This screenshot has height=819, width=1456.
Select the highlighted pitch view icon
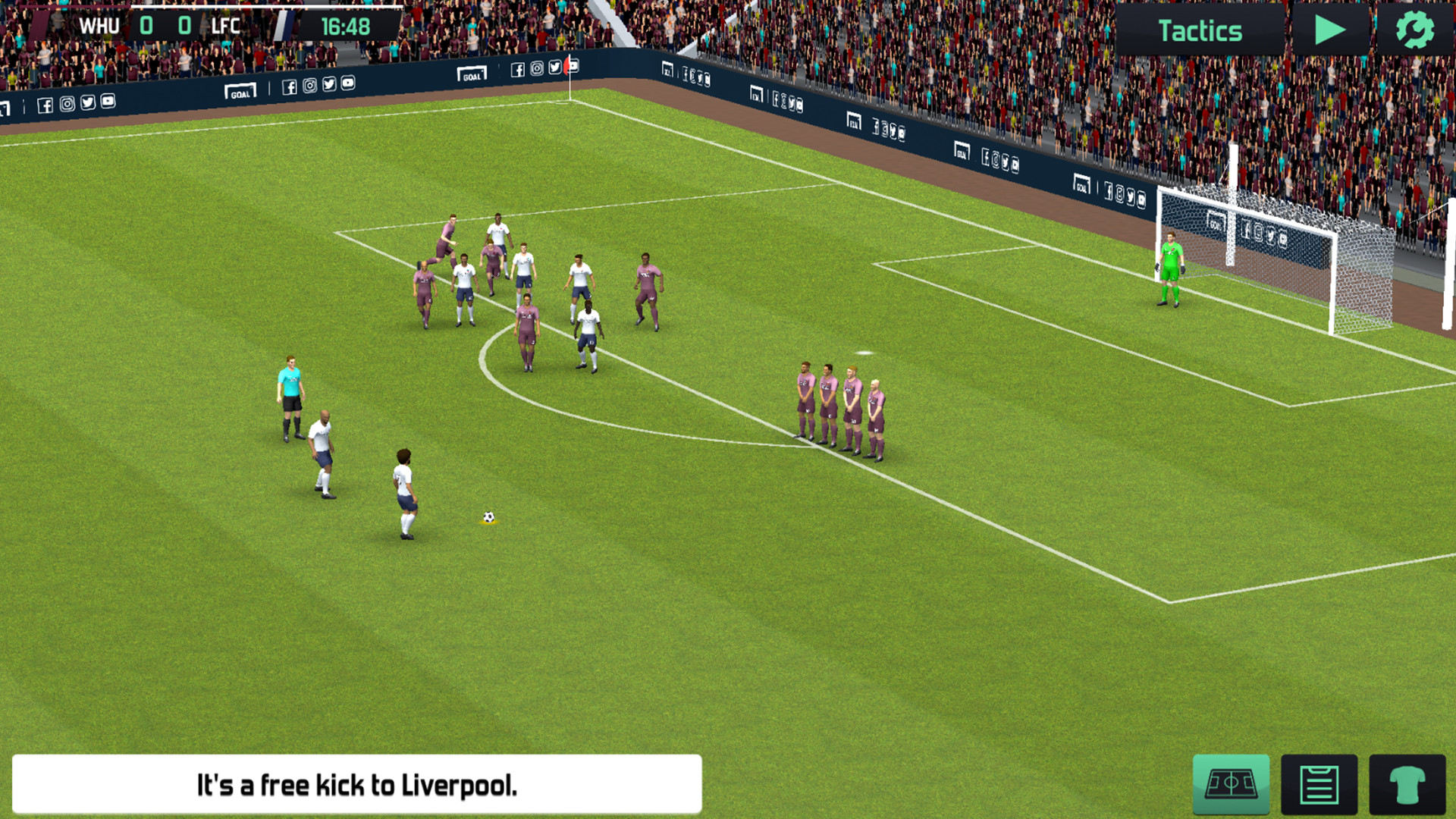coord(1230,783)
